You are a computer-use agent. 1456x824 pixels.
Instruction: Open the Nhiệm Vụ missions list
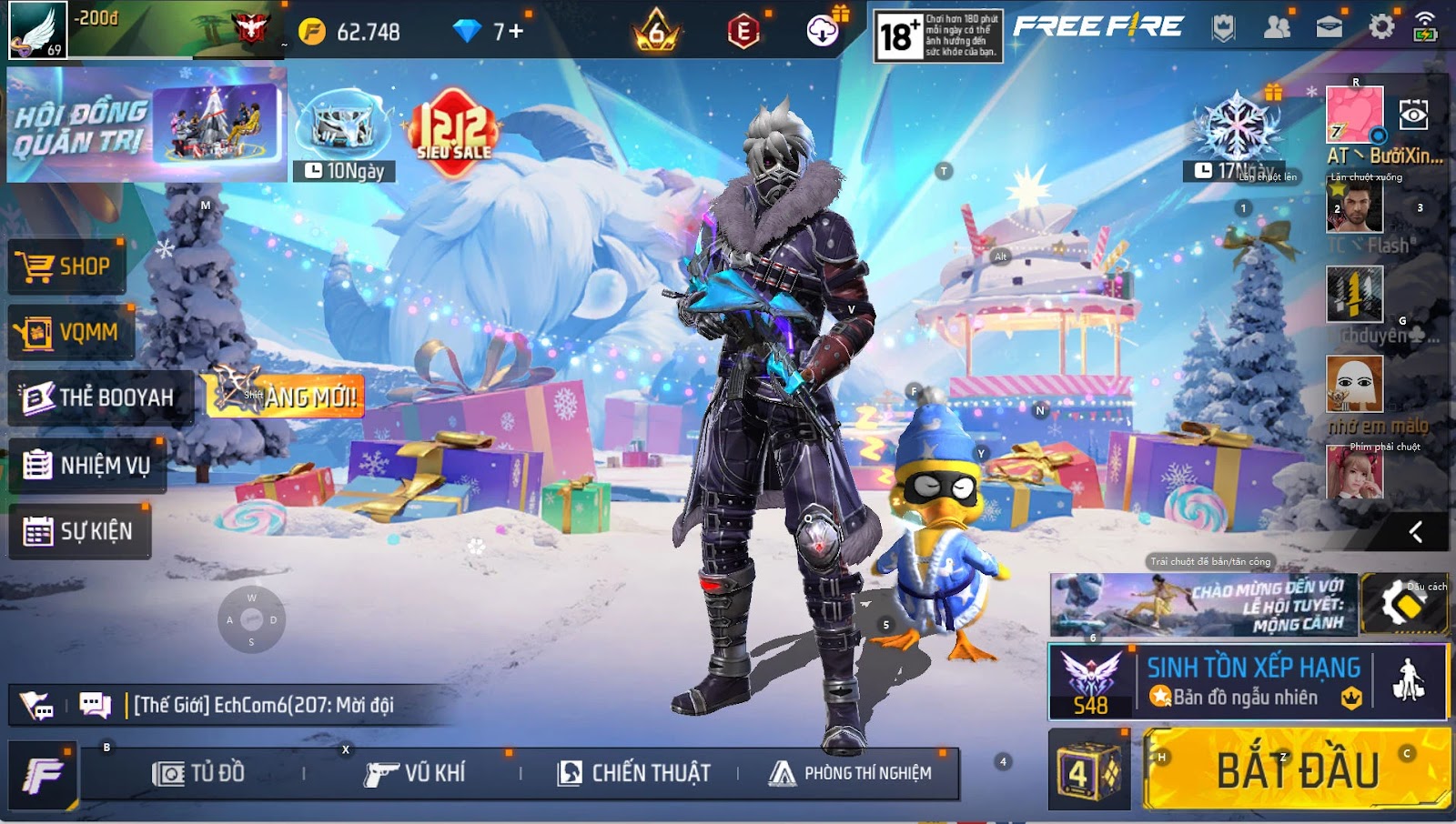point(86,465)
